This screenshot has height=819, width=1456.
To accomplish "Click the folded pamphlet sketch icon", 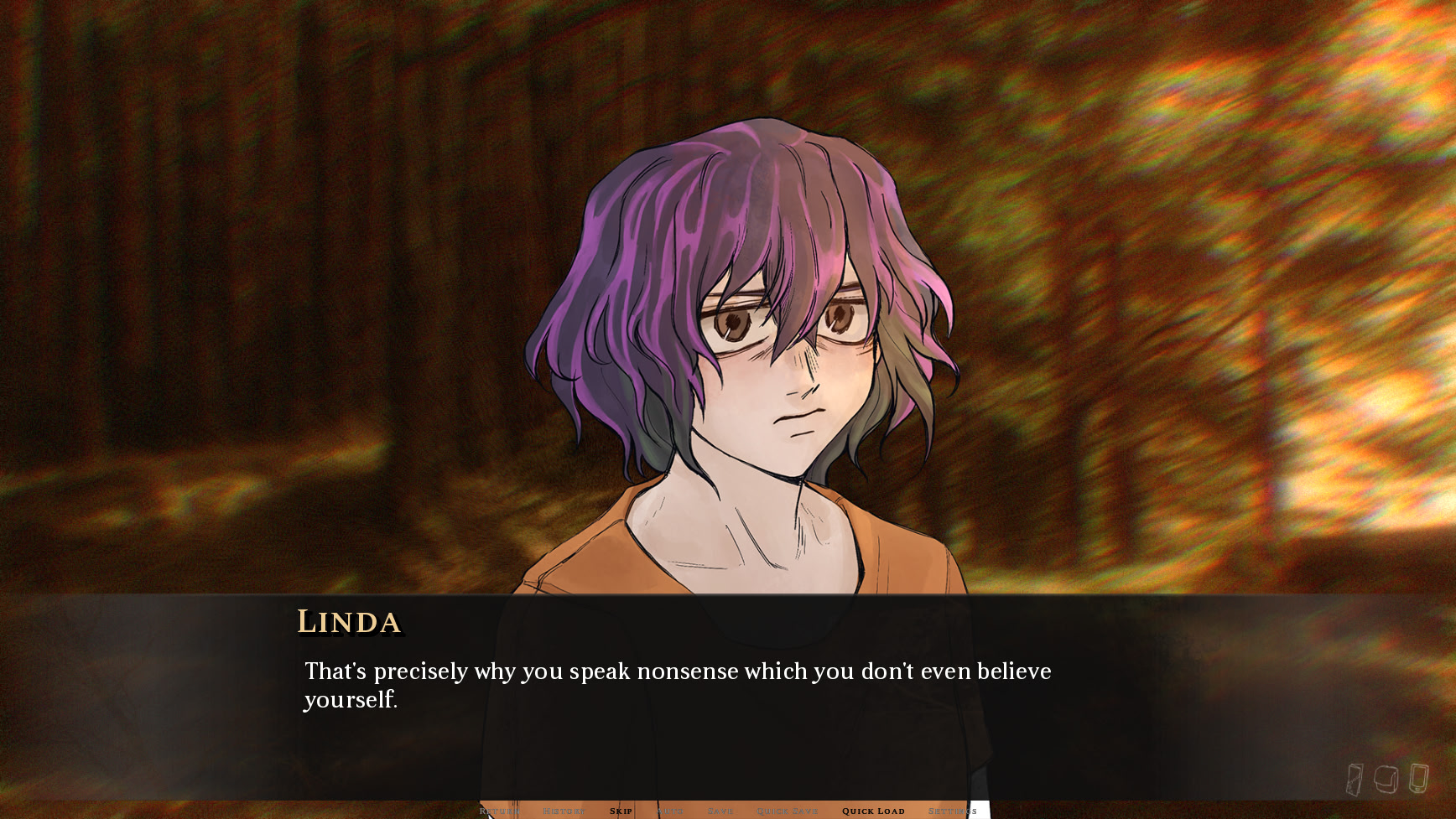I will click(1354, 780).
